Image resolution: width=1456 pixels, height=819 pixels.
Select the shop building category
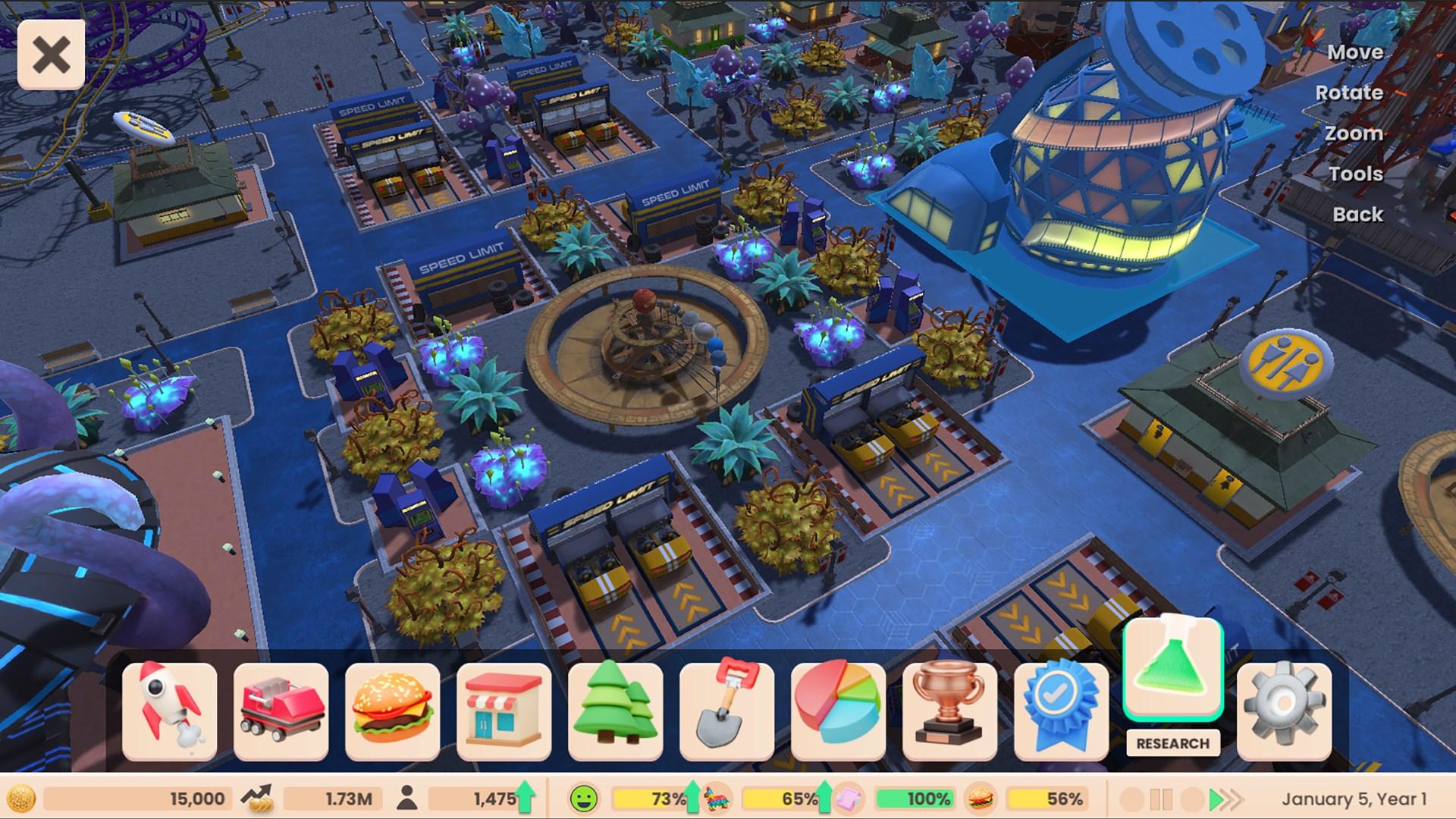(504, 711)
